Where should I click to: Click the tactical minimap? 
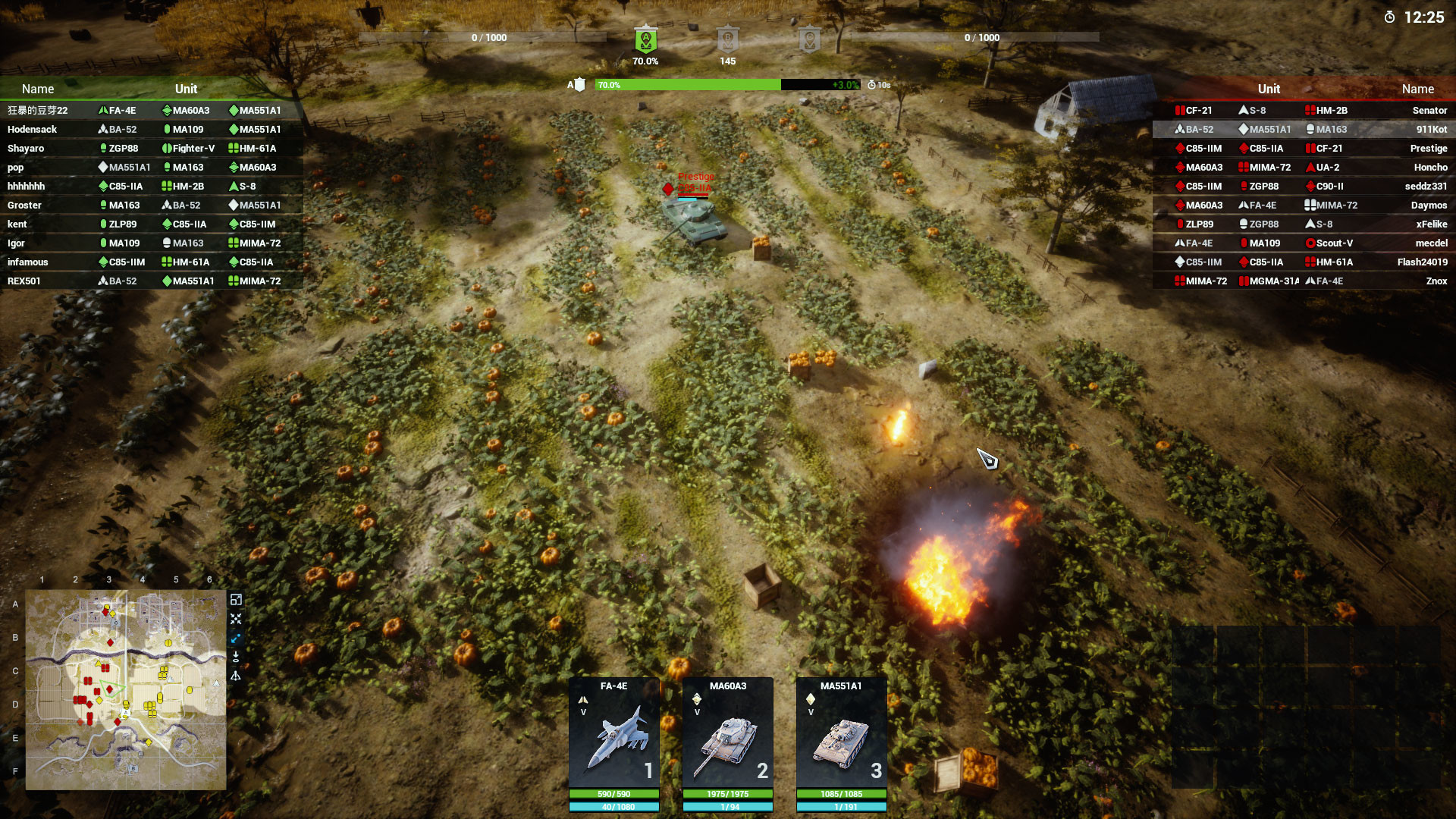[x=126, y=689]
